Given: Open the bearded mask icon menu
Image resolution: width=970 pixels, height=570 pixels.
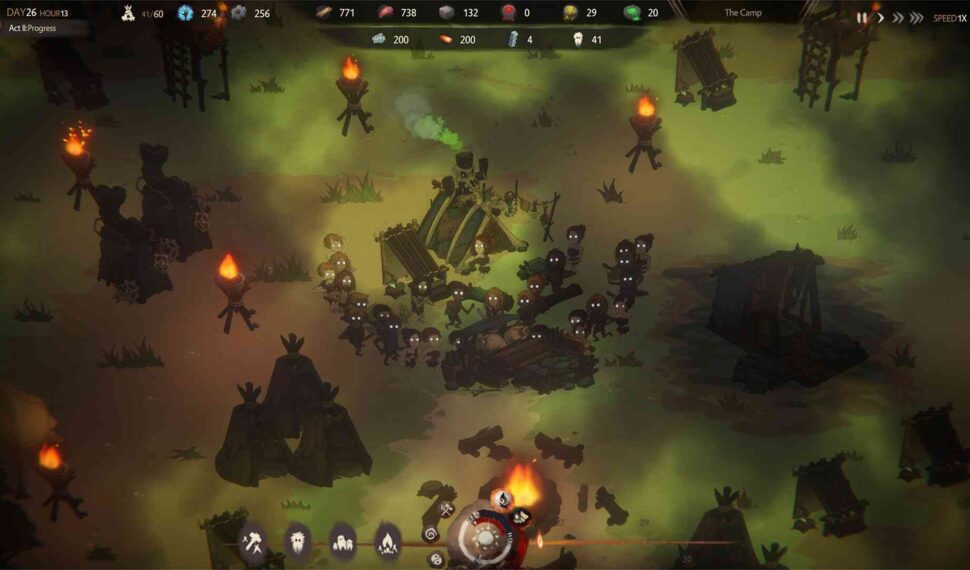Looking at the screenshot, I should pyautogui.click(x=298, y=539).
